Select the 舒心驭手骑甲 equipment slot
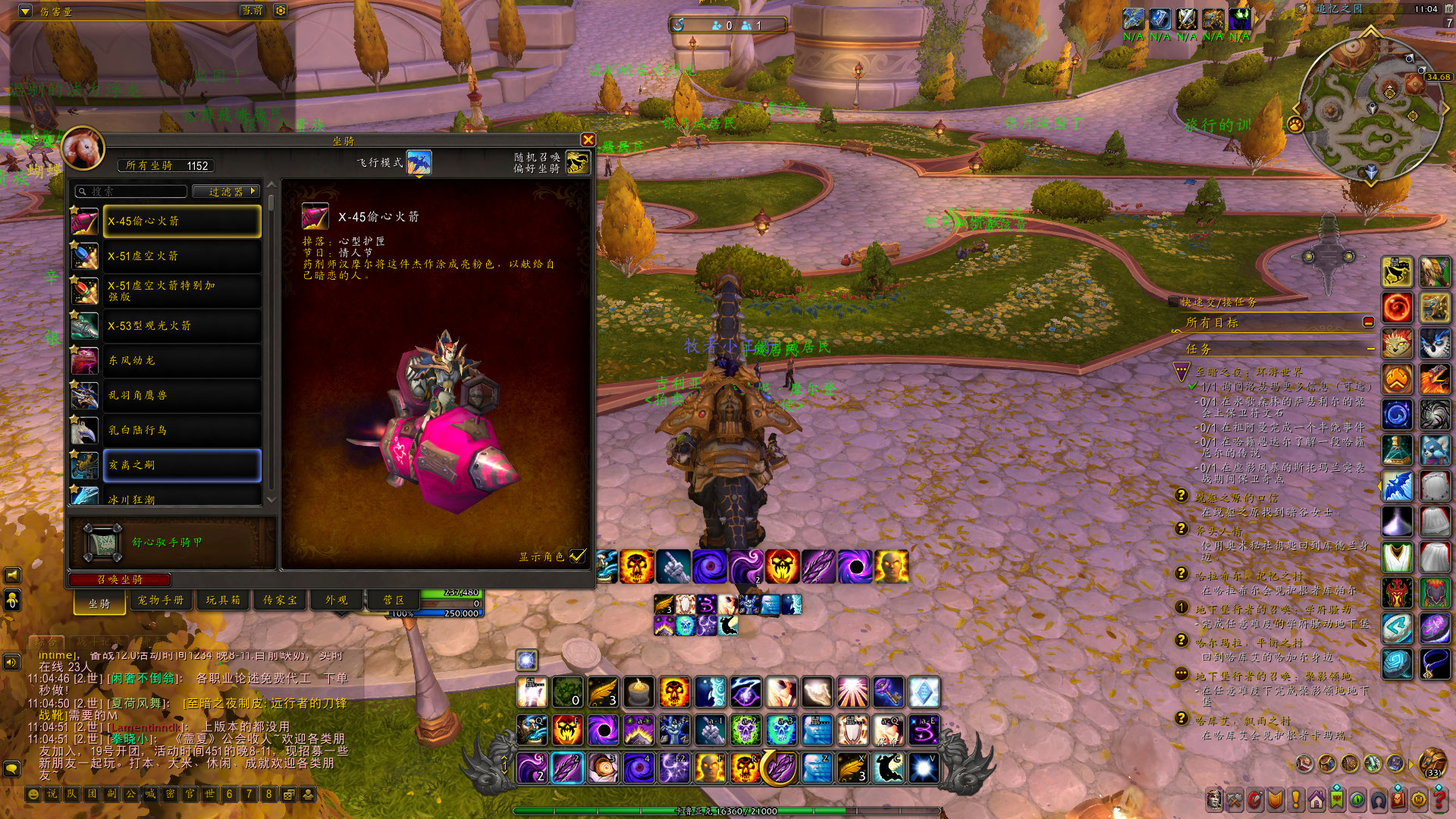 [x=102, y=542]
